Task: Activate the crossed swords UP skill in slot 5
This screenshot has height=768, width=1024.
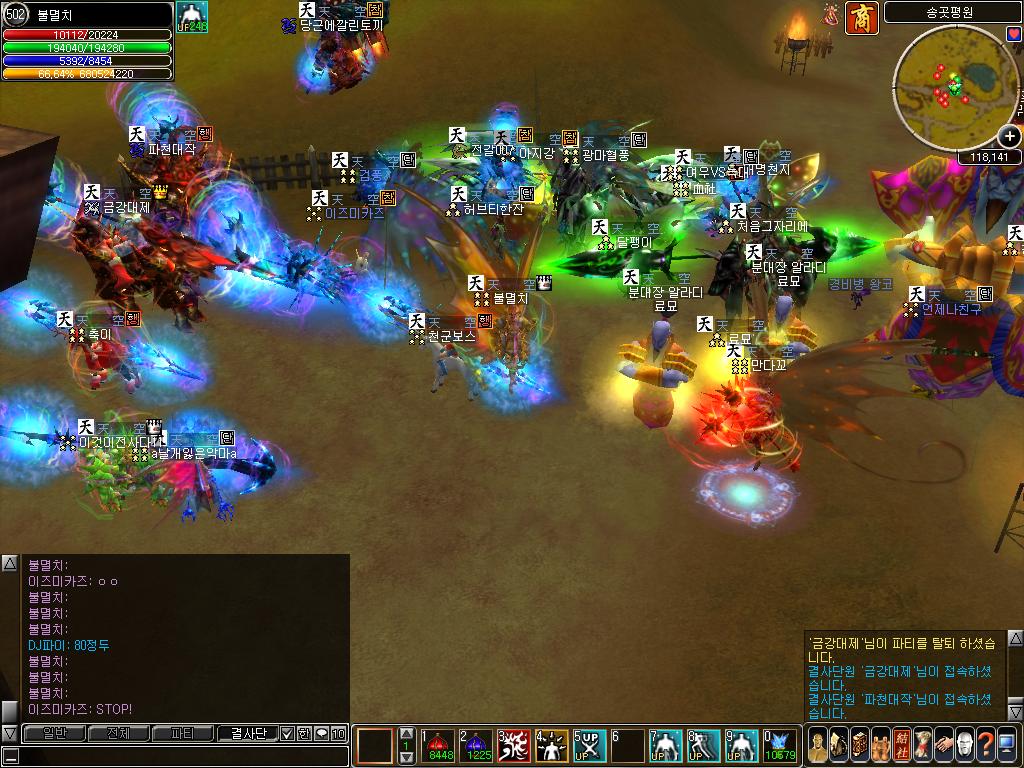Action: (591, 745)
